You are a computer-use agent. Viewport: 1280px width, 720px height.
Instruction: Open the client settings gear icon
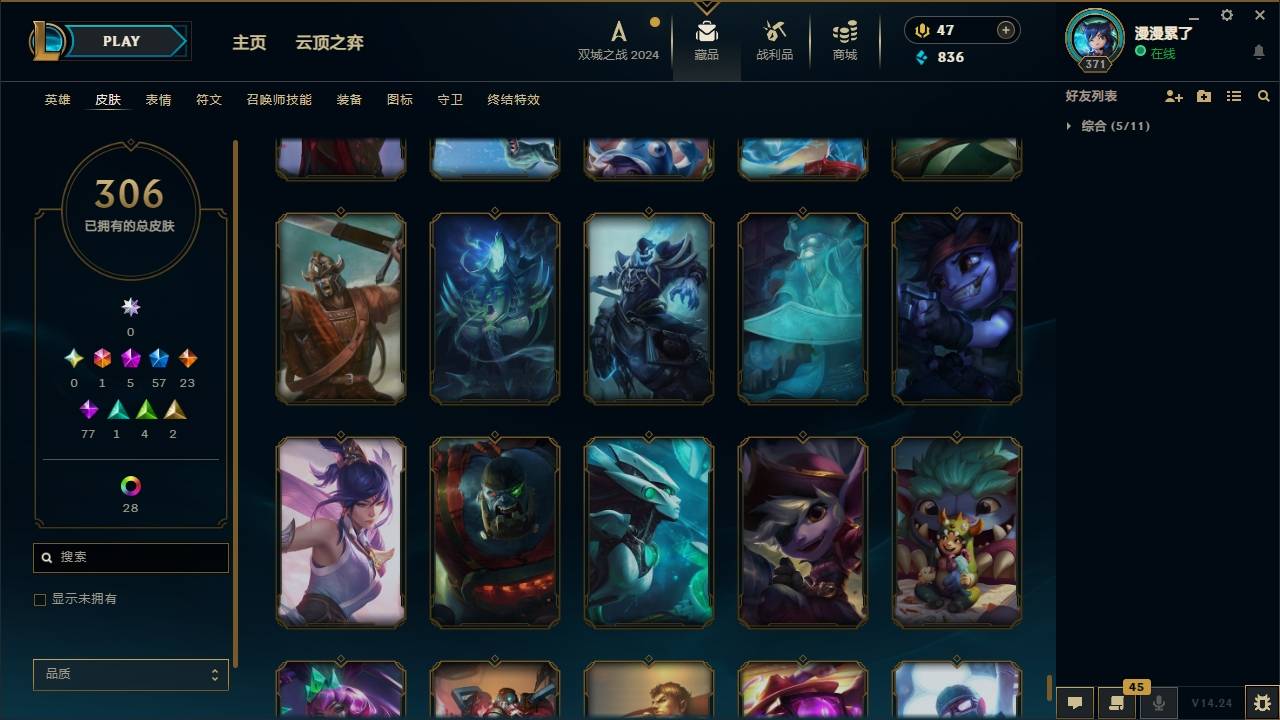tap(1226, 15)
